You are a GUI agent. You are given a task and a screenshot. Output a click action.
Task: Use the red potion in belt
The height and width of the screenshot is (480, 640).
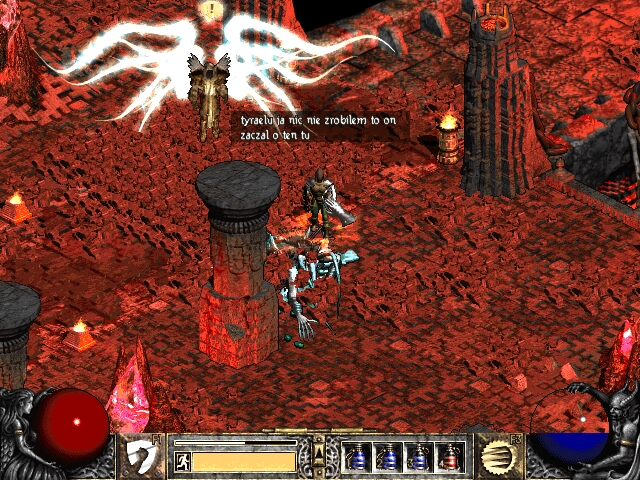(x=451, y=457)
